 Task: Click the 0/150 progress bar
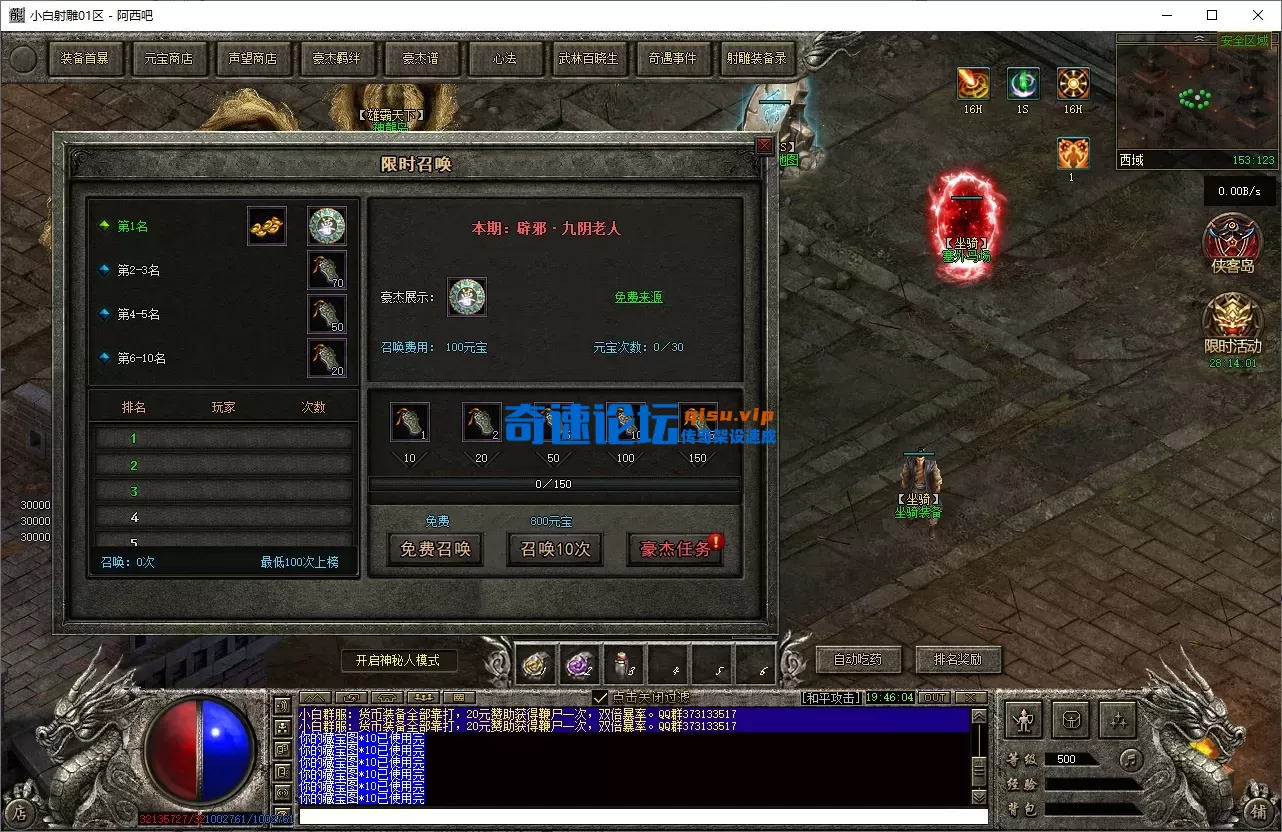click(556, 484)
